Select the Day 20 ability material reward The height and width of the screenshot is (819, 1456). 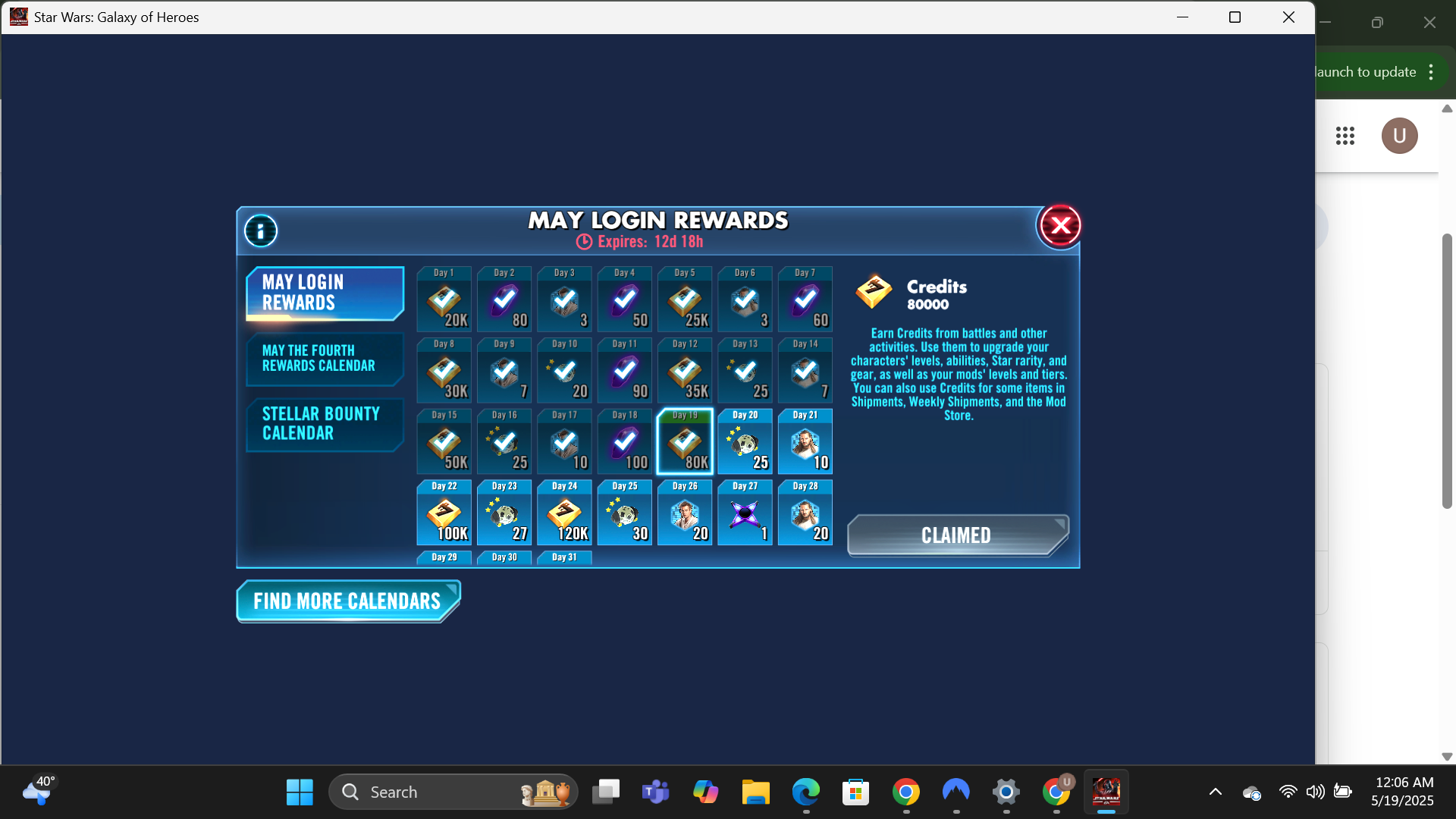[x=745, y=441]
